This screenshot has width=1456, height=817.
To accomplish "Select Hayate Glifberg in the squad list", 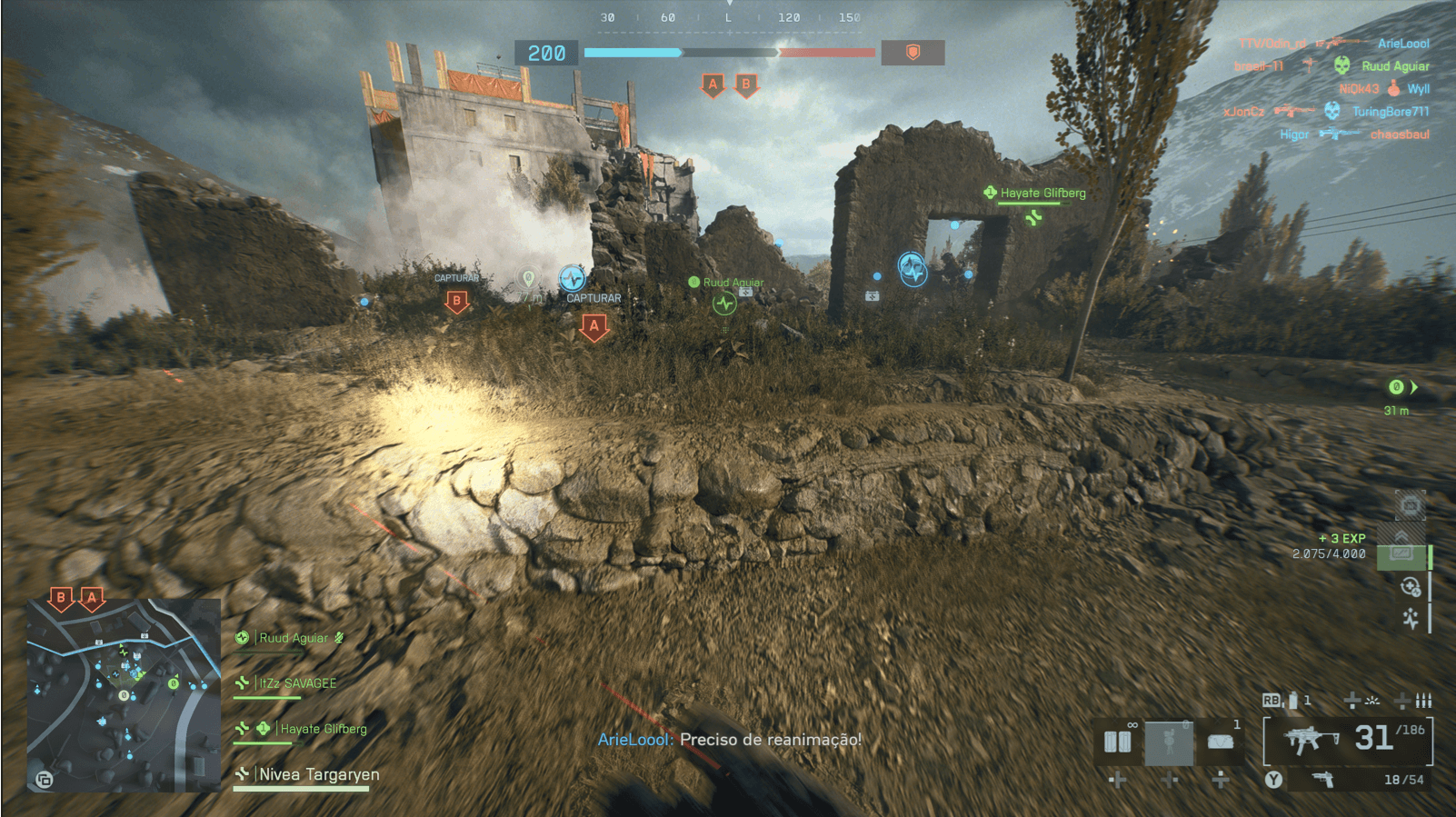I will click(x=323, y=729).
